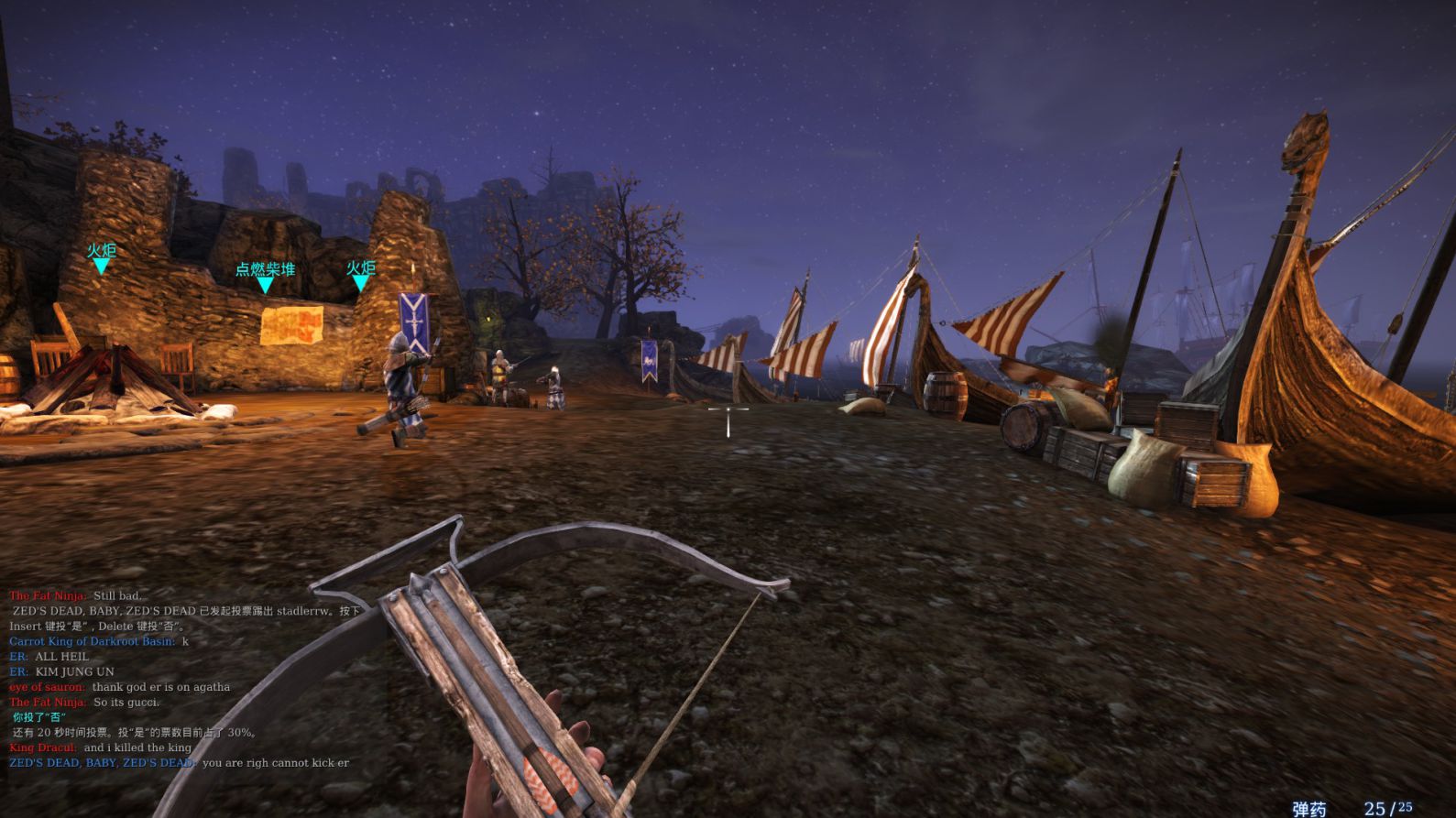Screen dimensions: 1456x818
Task: Click the Carrot King of Darkroot Basin message
Action: 99,641
